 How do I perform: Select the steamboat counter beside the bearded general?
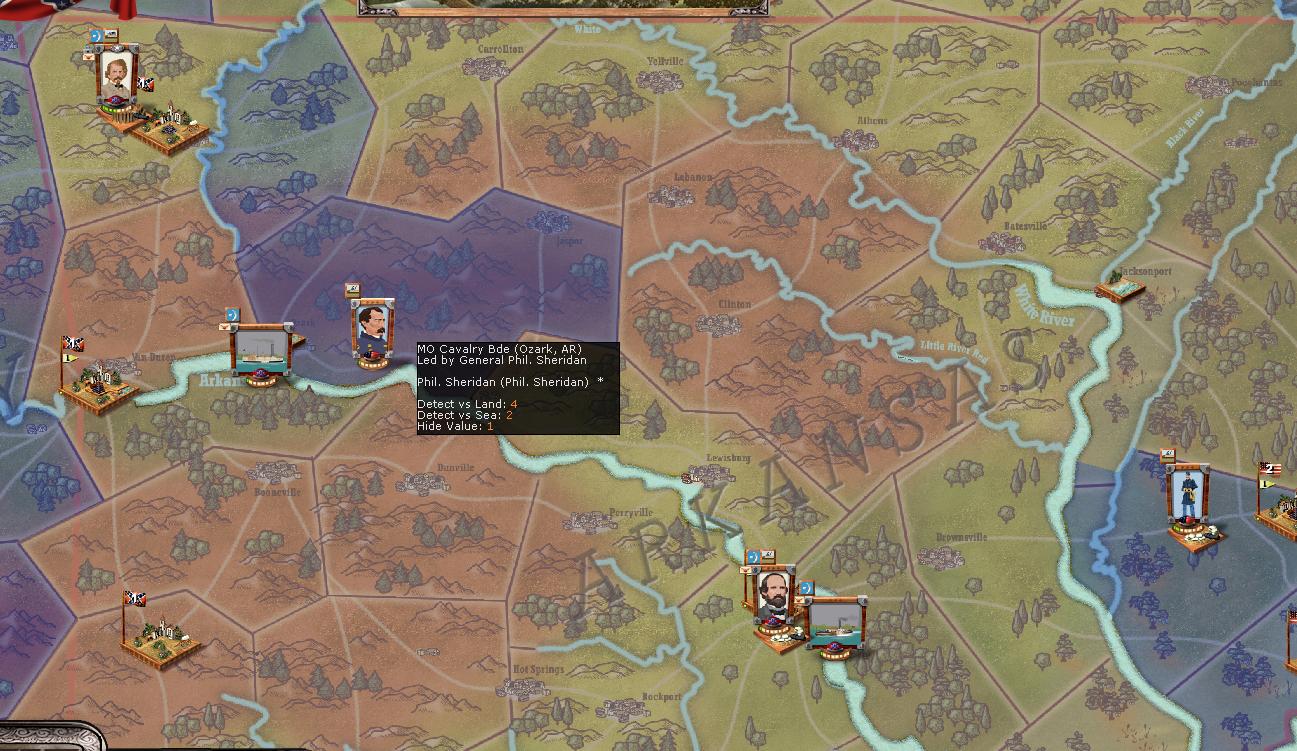point(835,624)
